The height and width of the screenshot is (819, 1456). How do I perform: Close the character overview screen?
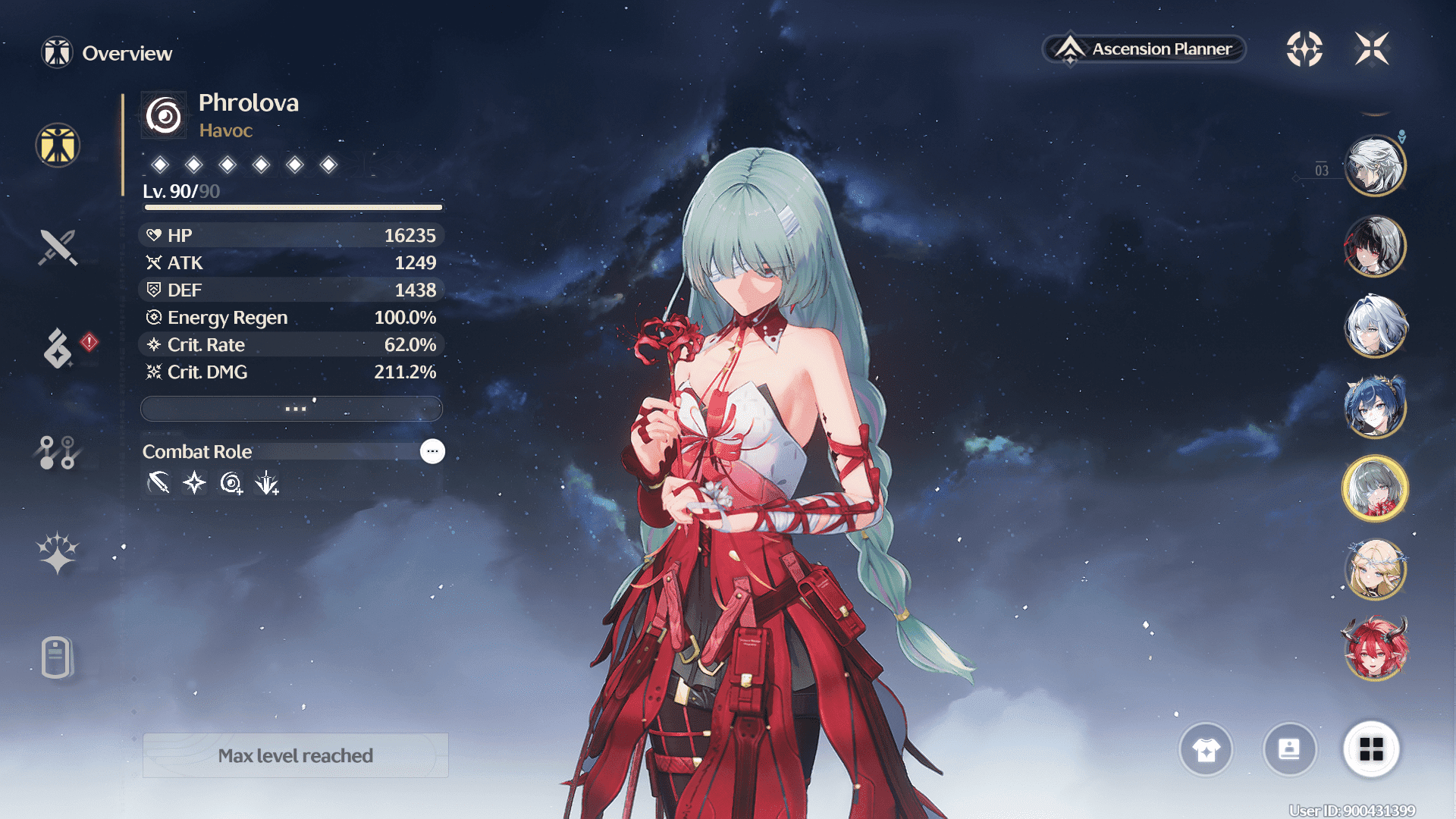(1372, 49)
